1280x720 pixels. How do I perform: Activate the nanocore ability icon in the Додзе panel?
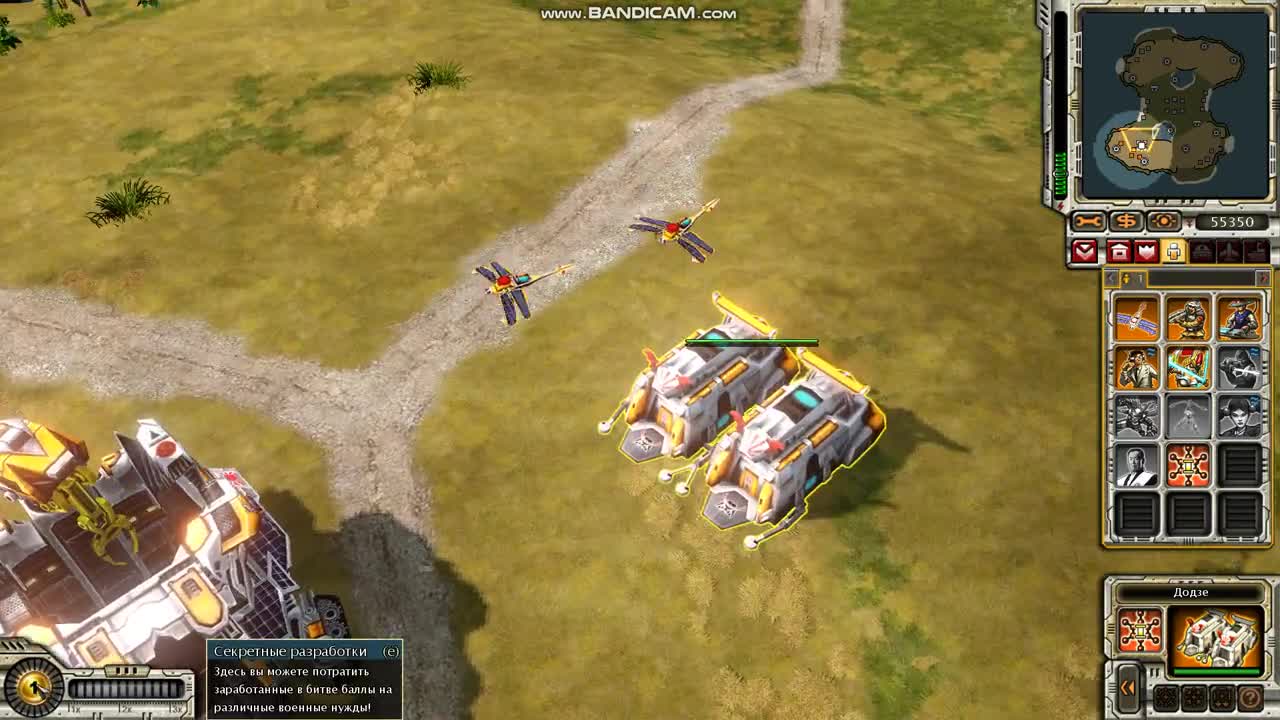click(x=1139, y=629)
